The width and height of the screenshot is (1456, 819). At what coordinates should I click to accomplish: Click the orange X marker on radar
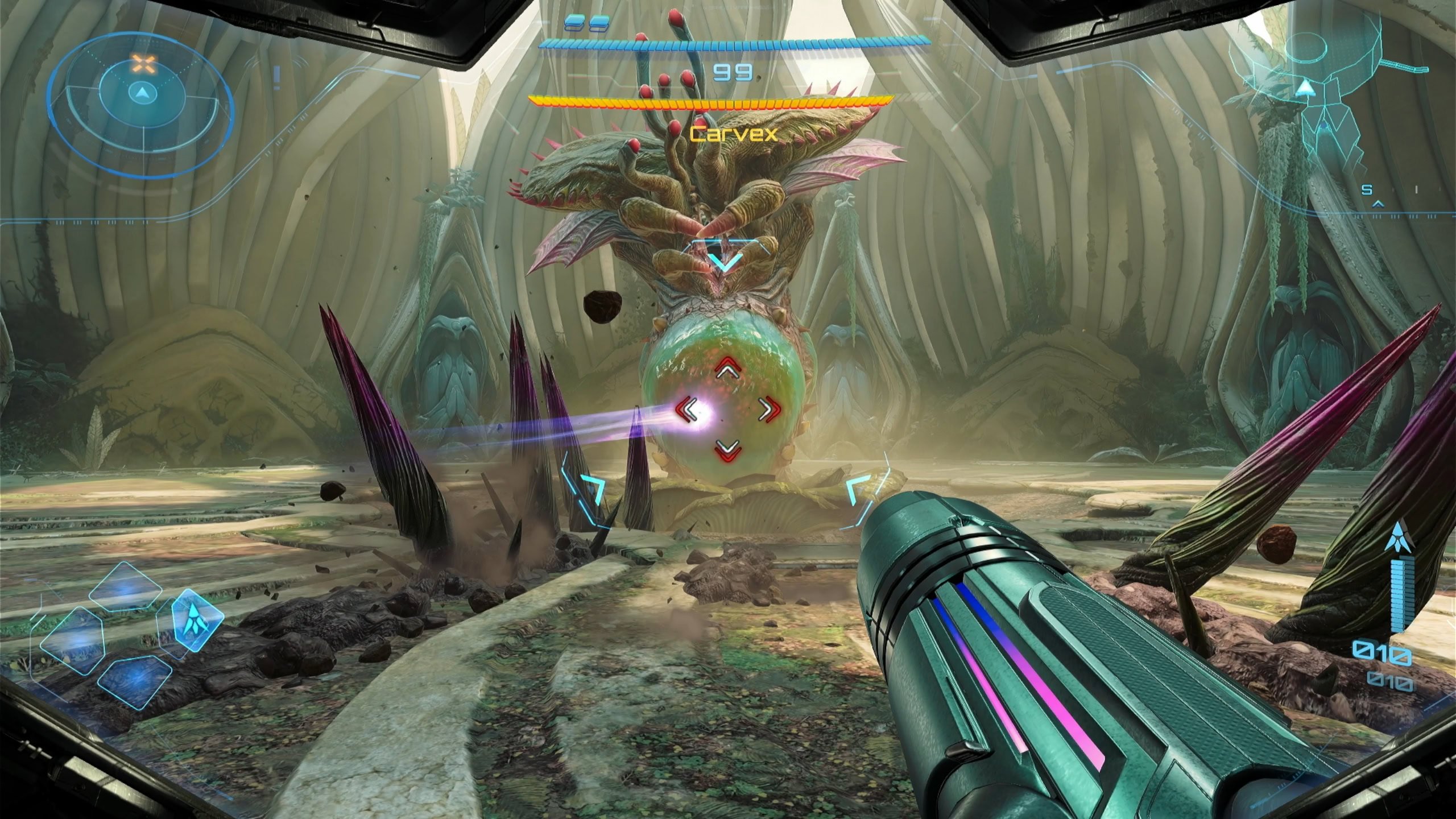pyautogui.click(x=143, y=64)
